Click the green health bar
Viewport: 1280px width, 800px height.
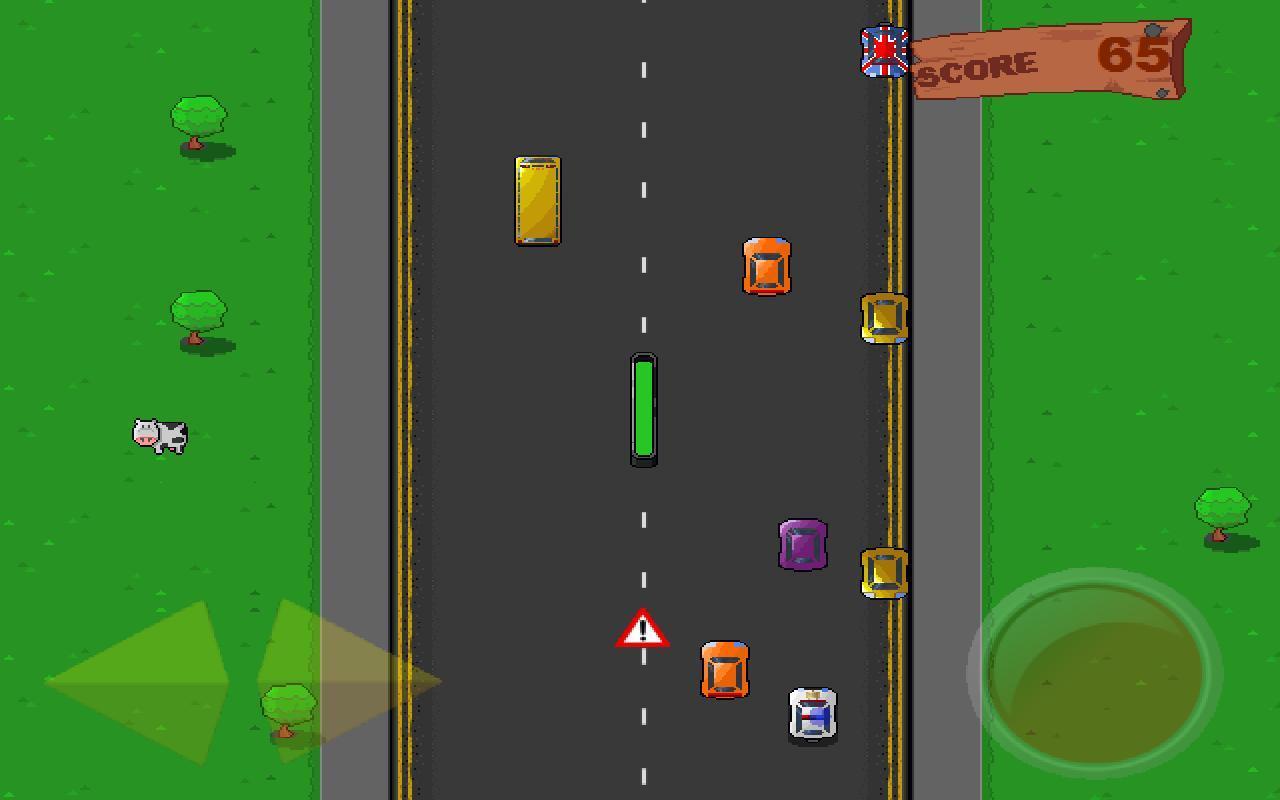643,410
